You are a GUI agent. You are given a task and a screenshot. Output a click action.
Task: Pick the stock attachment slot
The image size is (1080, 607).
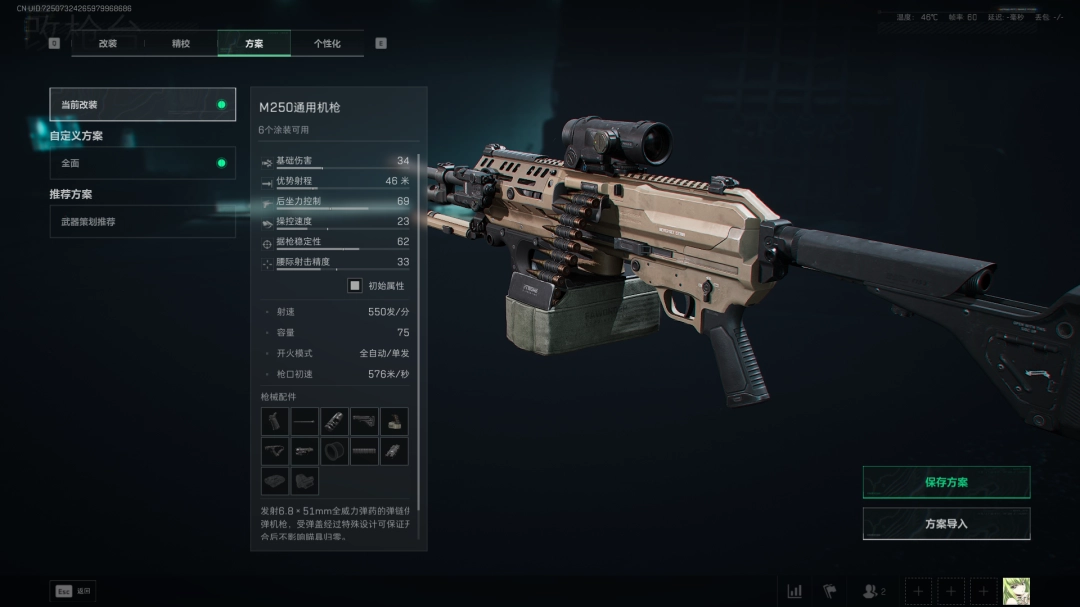point(364,422)
